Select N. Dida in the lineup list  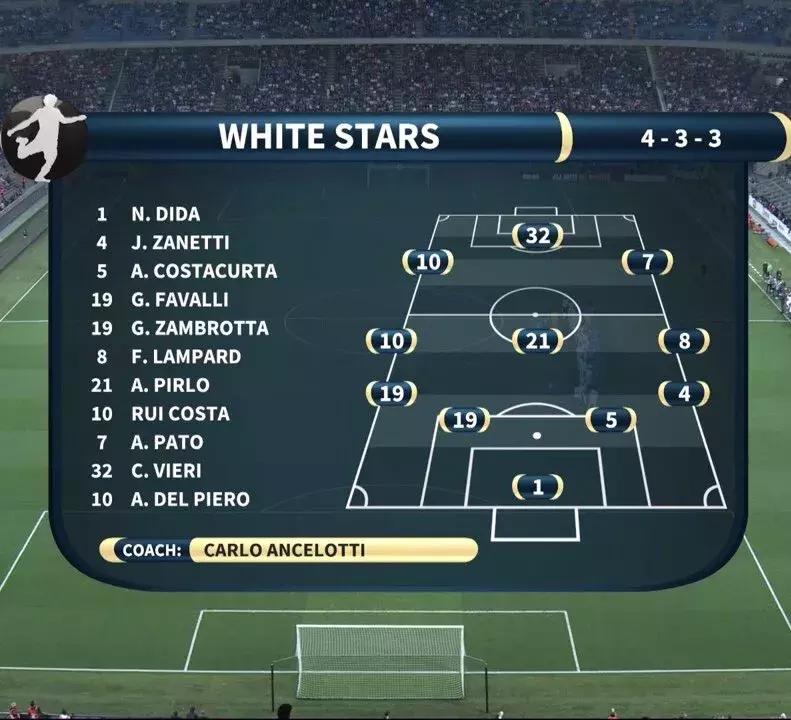coord(165,214)
